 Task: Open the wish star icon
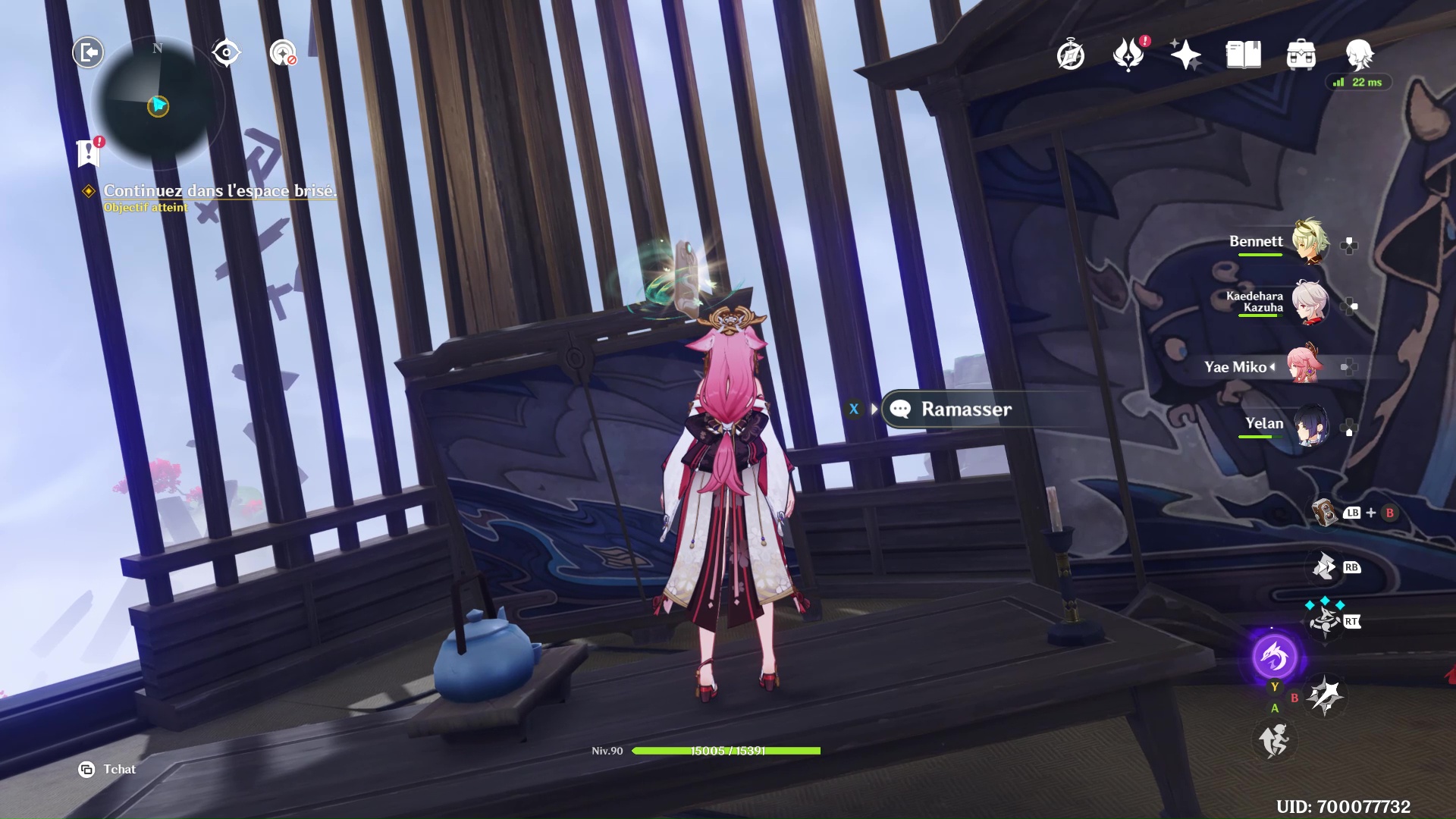point(1185,55)
